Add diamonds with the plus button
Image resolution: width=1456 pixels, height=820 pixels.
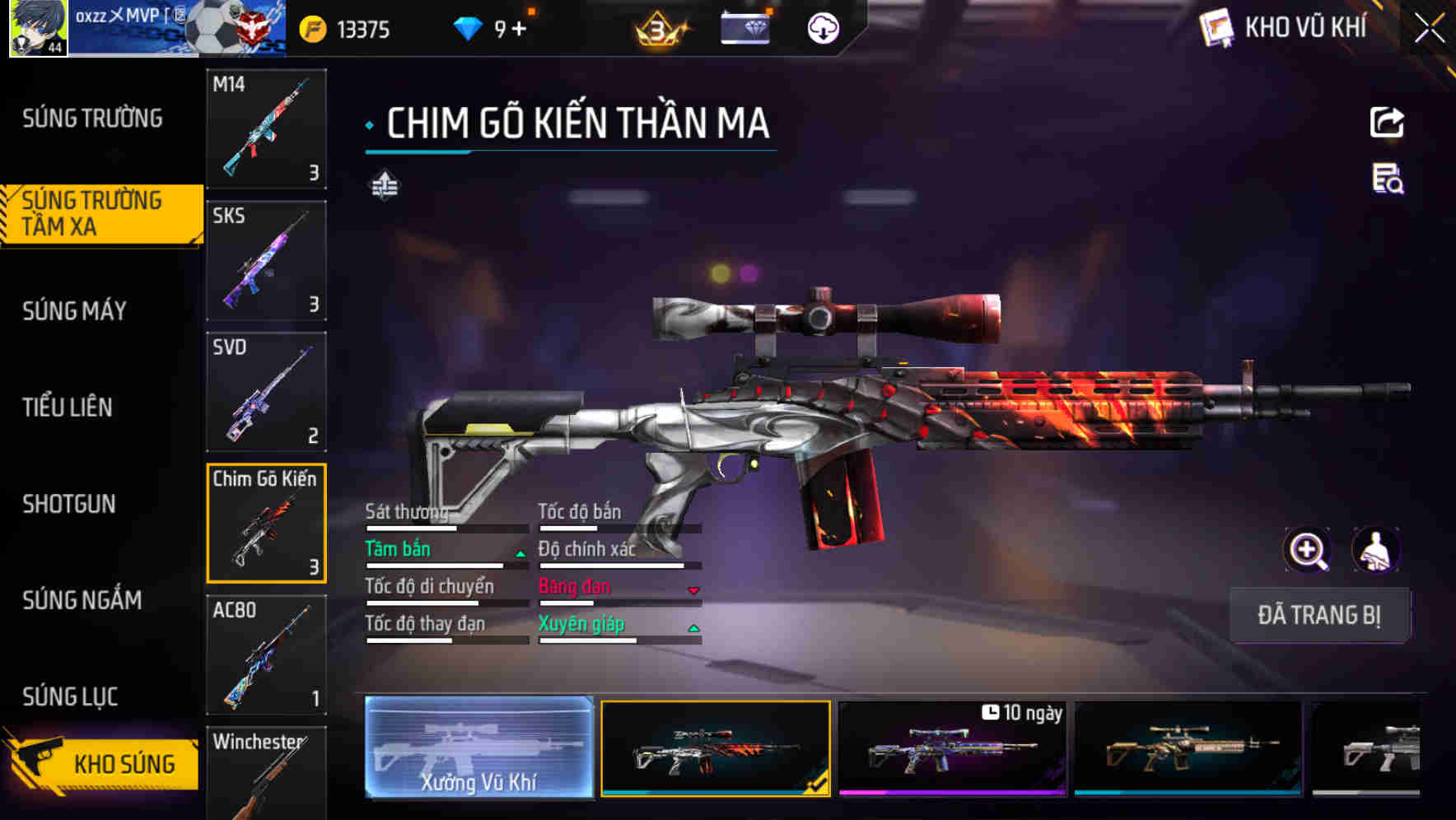(519, 30)
